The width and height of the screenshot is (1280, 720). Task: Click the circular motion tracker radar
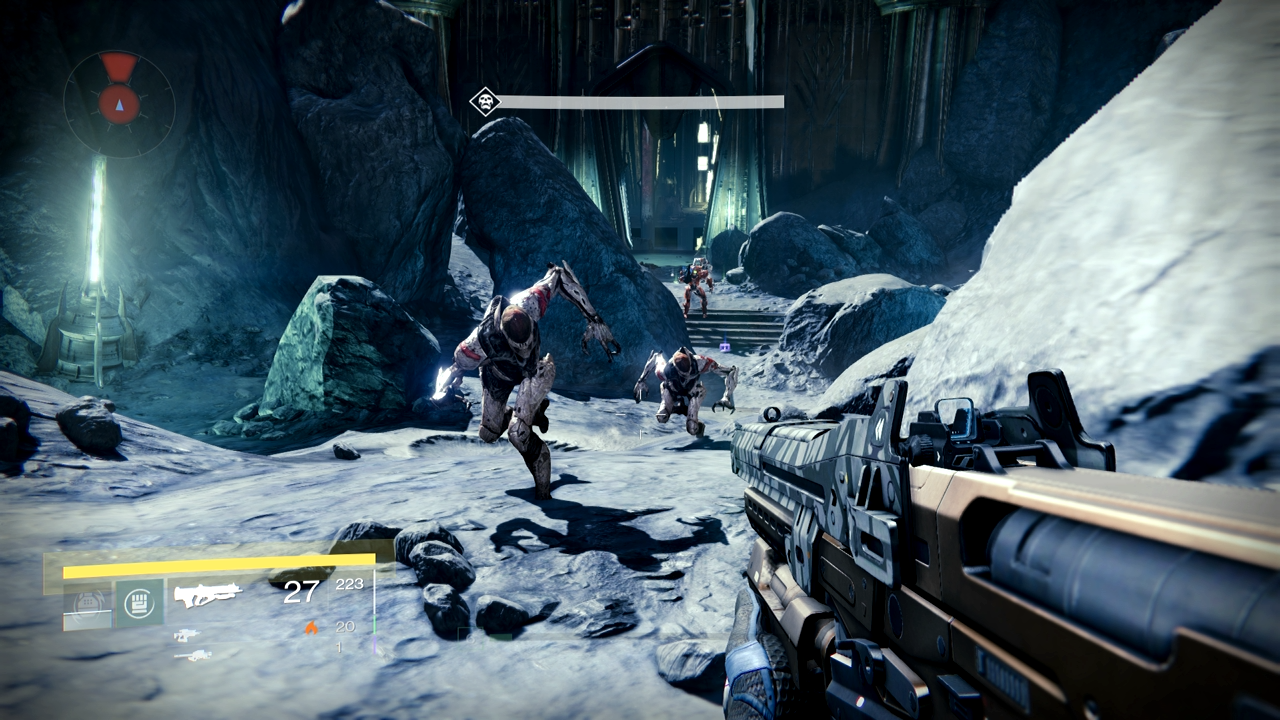tap(119, 103)
